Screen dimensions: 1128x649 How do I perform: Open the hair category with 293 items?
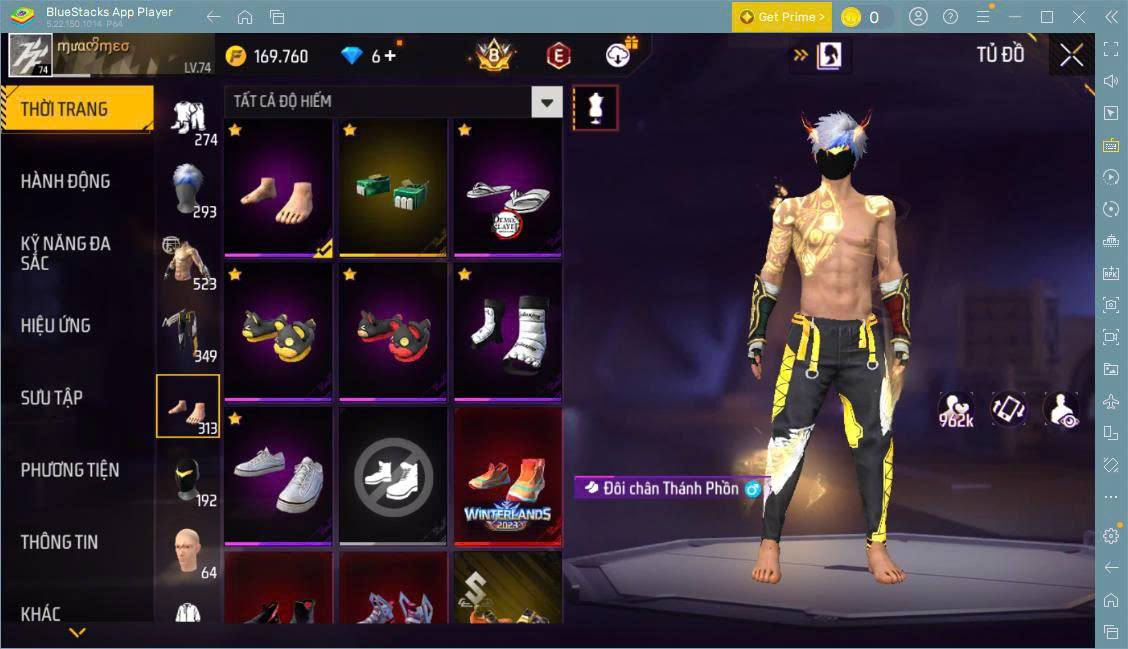[x=187, y=190]
